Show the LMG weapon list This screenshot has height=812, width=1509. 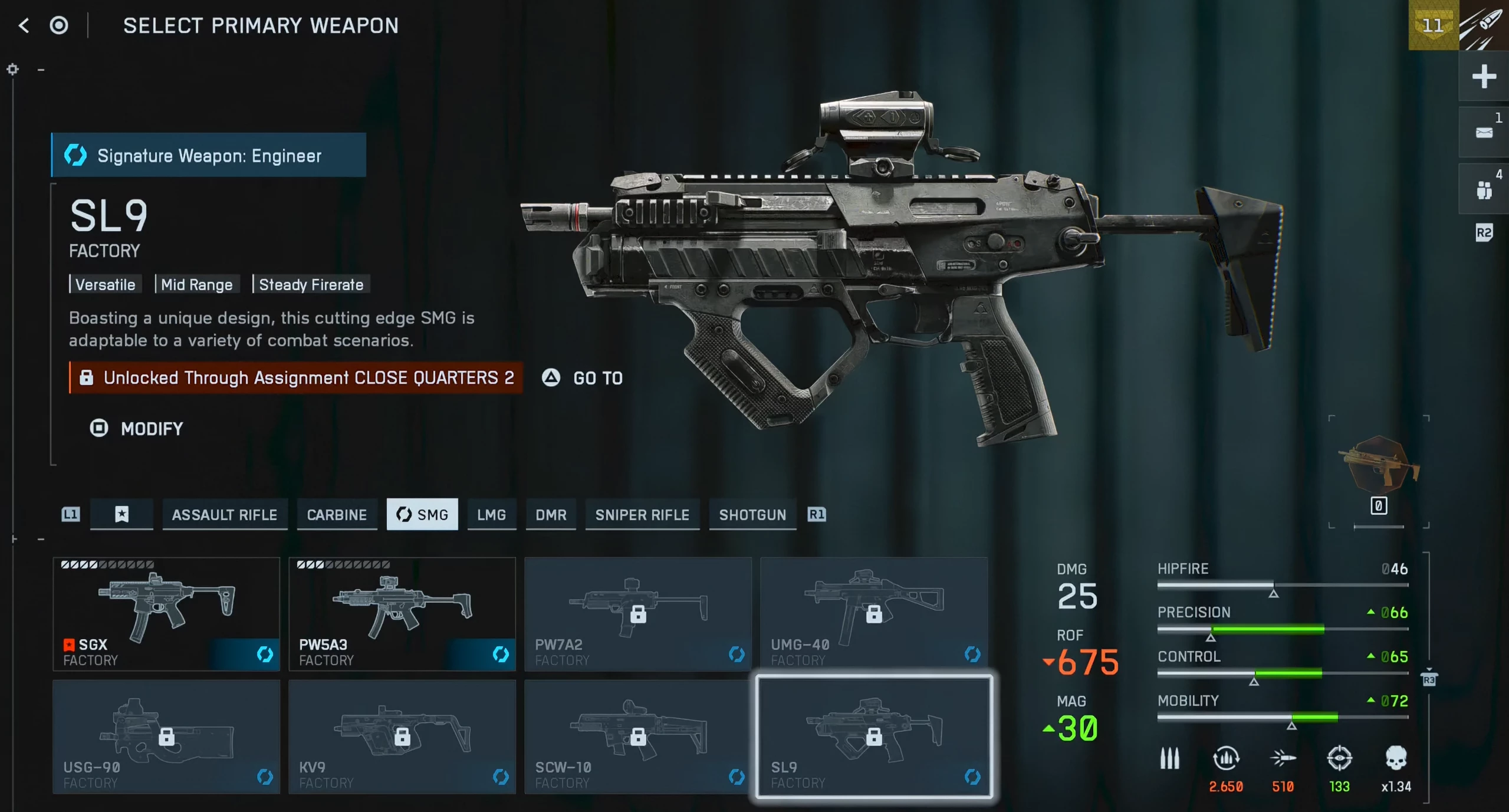click(x=491, y=515)
